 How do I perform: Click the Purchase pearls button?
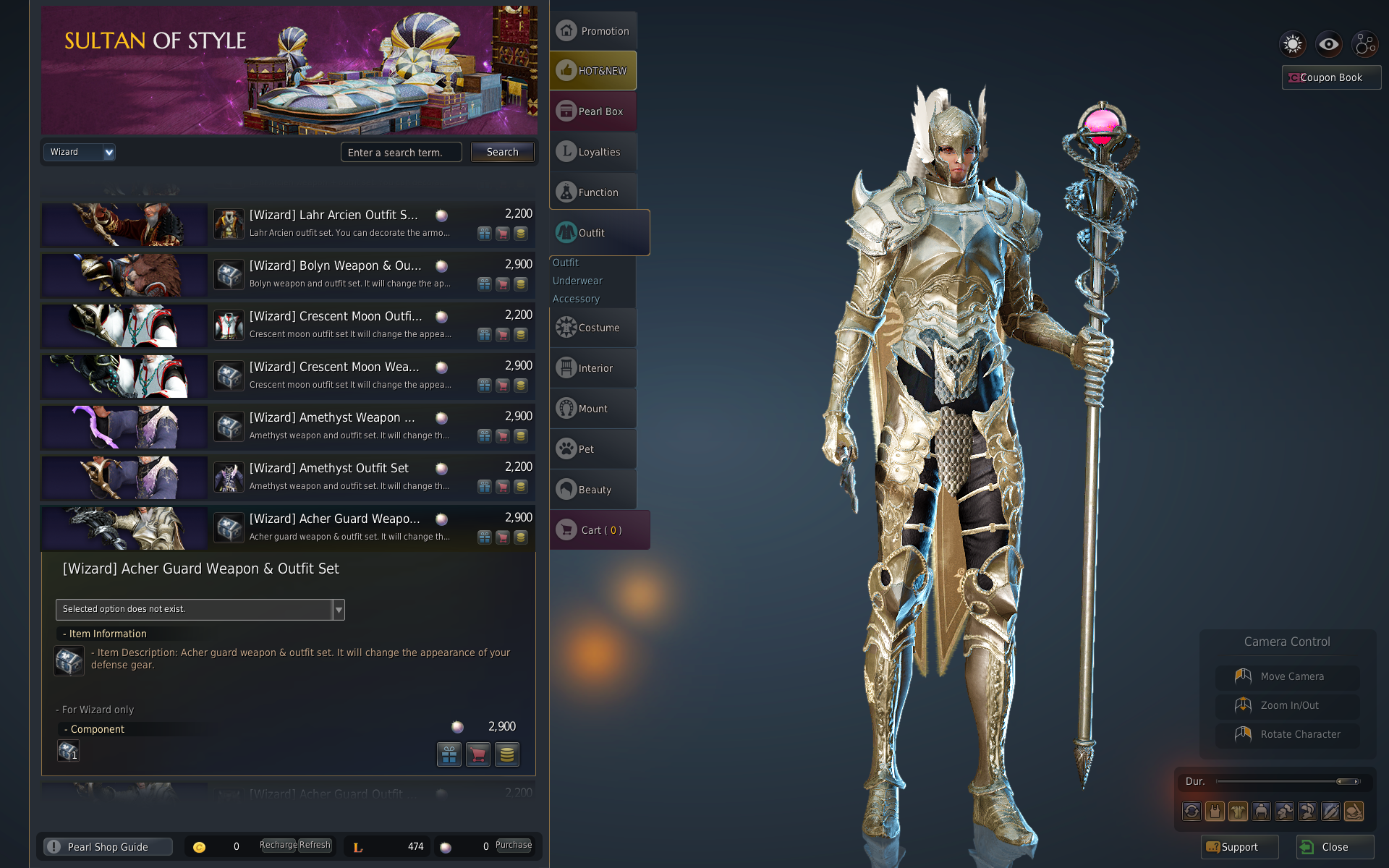[x=514, y=845]
